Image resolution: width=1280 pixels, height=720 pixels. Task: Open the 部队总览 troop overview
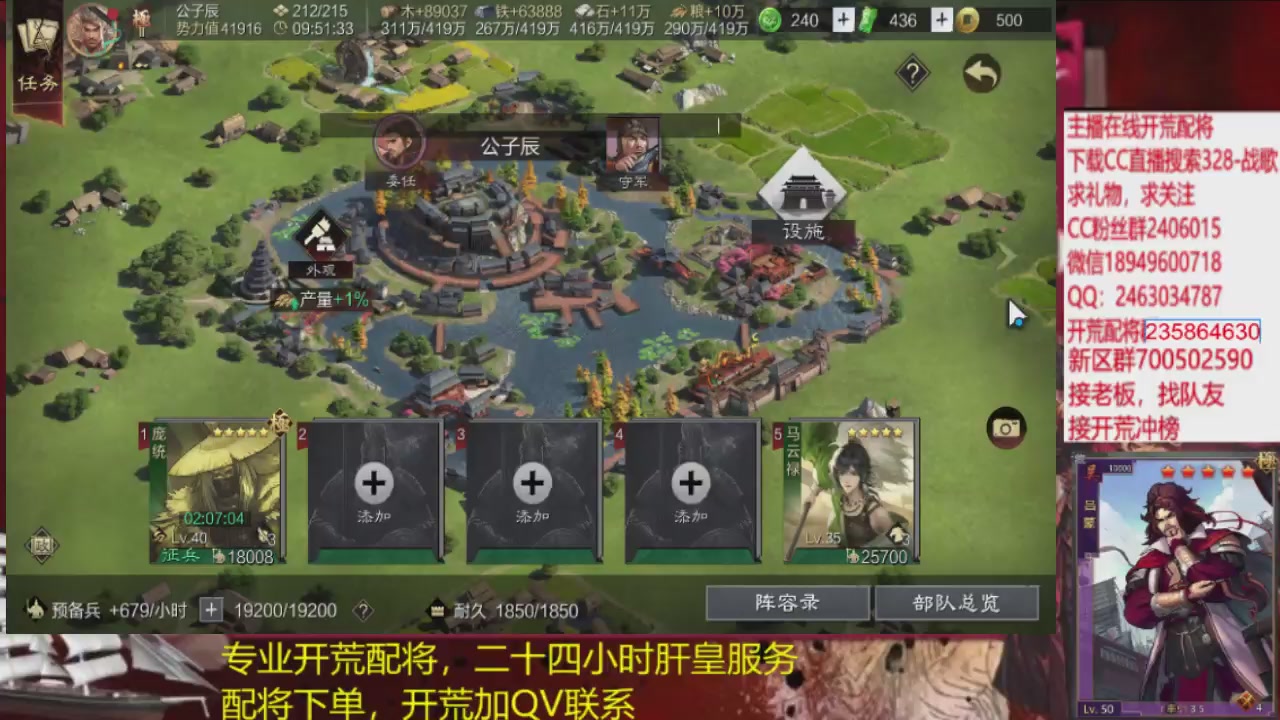click(957, 603)
